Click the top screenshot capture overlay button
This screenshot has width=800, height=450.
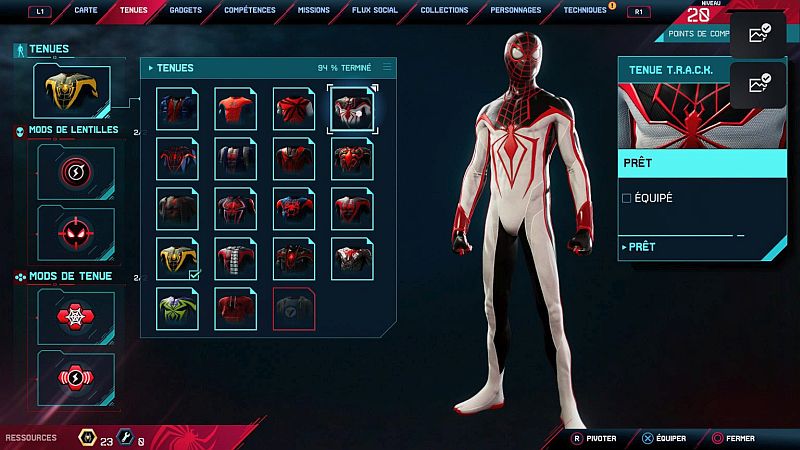(x=758, y=34)
